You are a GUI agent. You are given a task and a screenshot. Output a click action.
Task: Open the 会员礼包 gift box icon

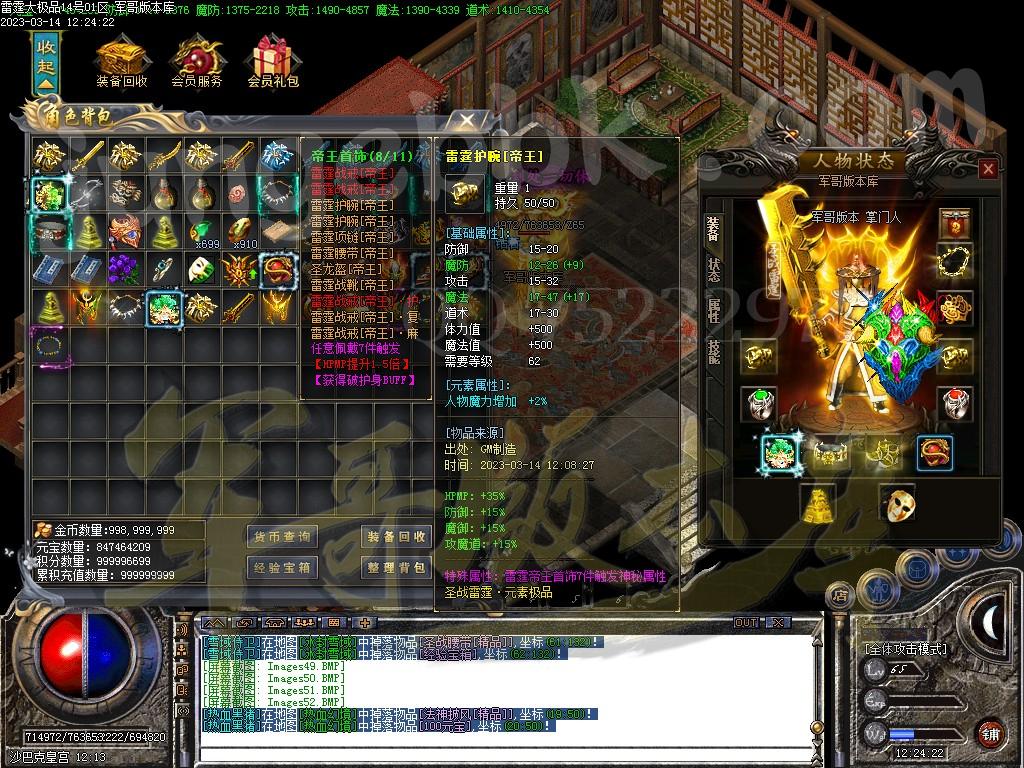coord(272,62)
